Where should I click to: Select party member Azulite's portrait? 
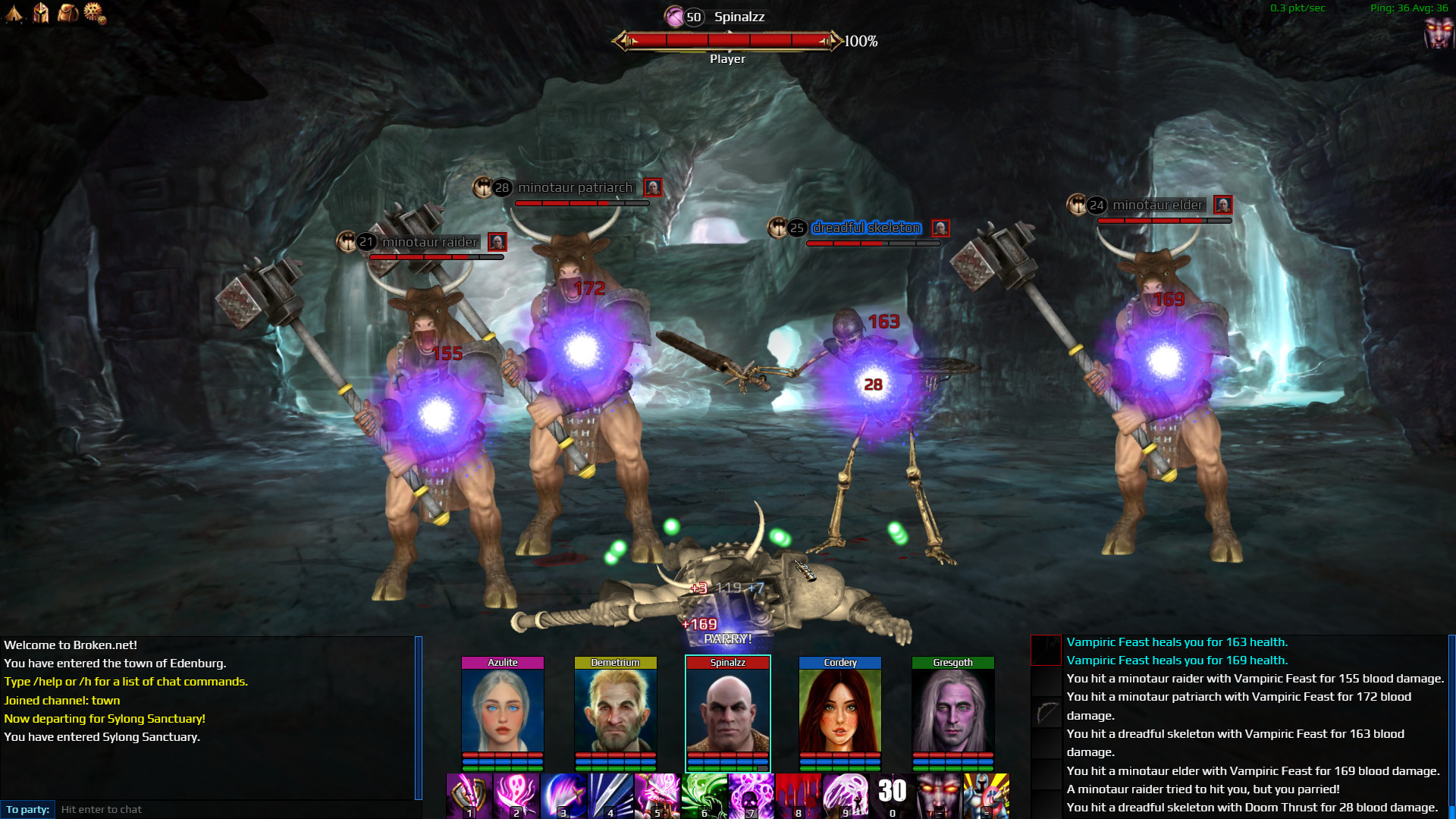(503, 711)
